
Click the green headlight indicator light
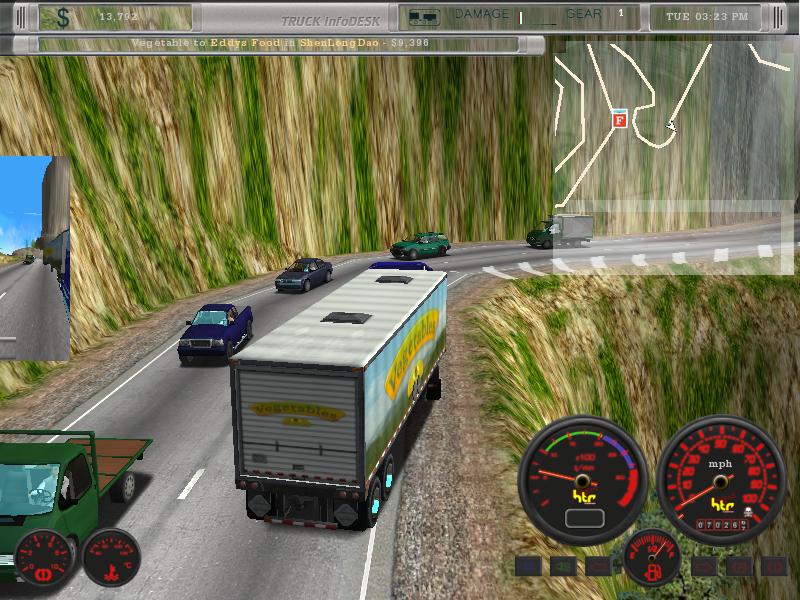tap(563, 567)
